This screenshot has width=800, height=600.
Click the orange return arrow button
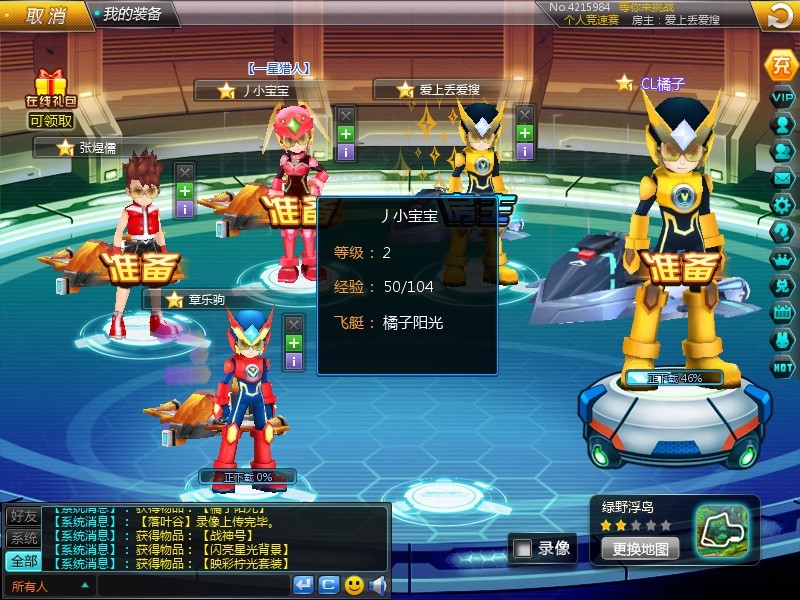click(779, 16)
